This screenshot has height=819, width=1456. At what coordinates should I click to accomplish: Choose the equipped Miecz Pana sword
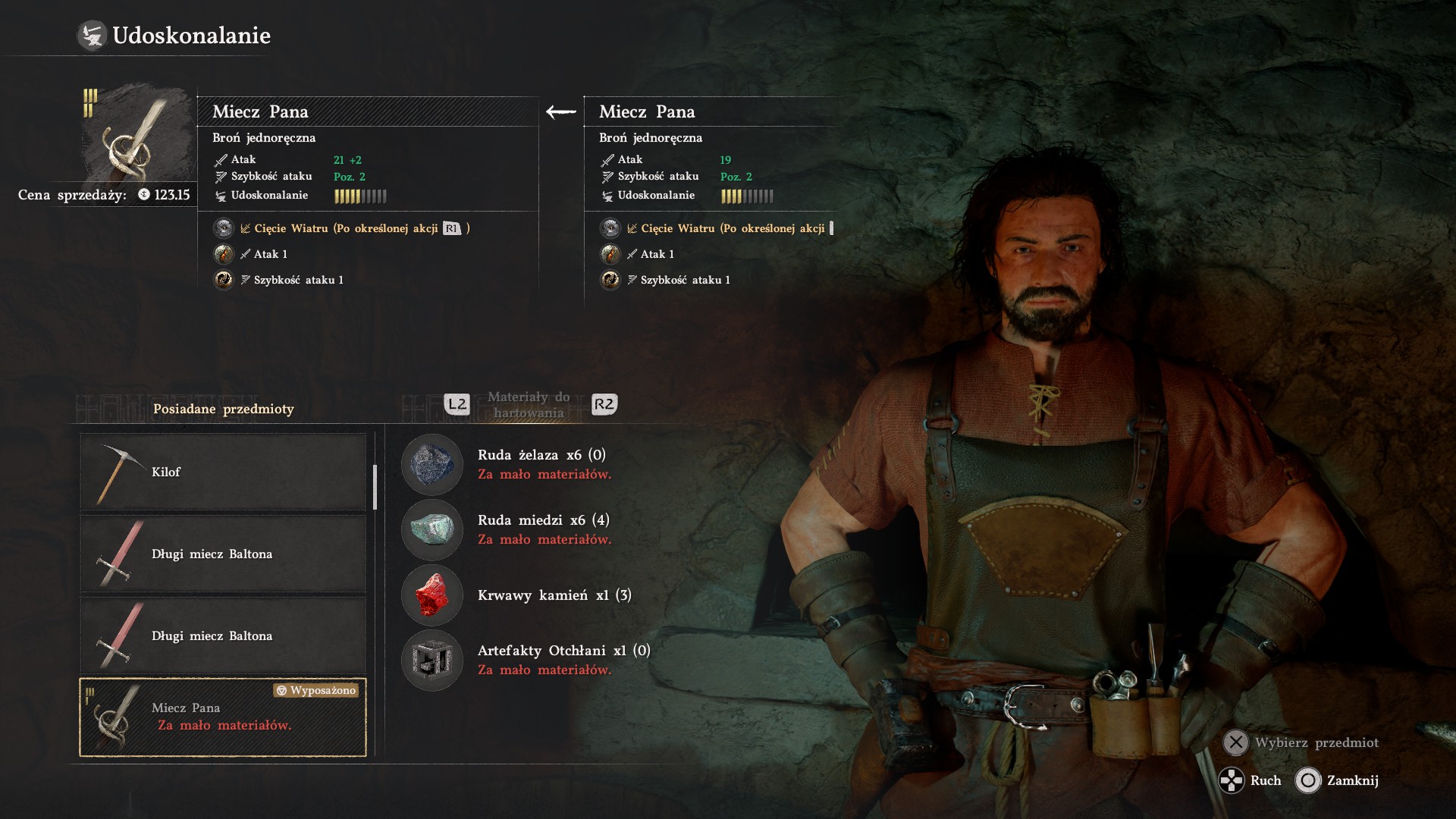pos(222,717)
